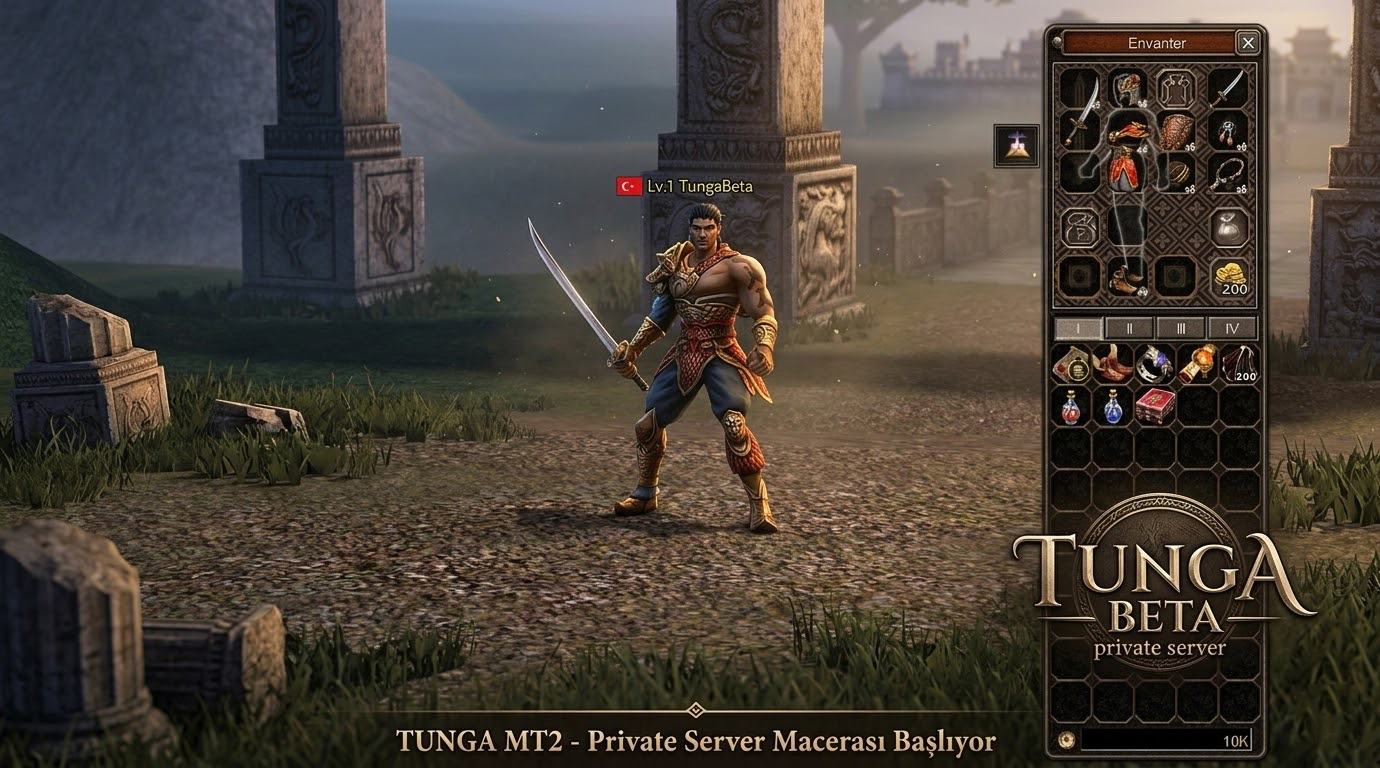Switch to inventory page II

pos(1130,328)
